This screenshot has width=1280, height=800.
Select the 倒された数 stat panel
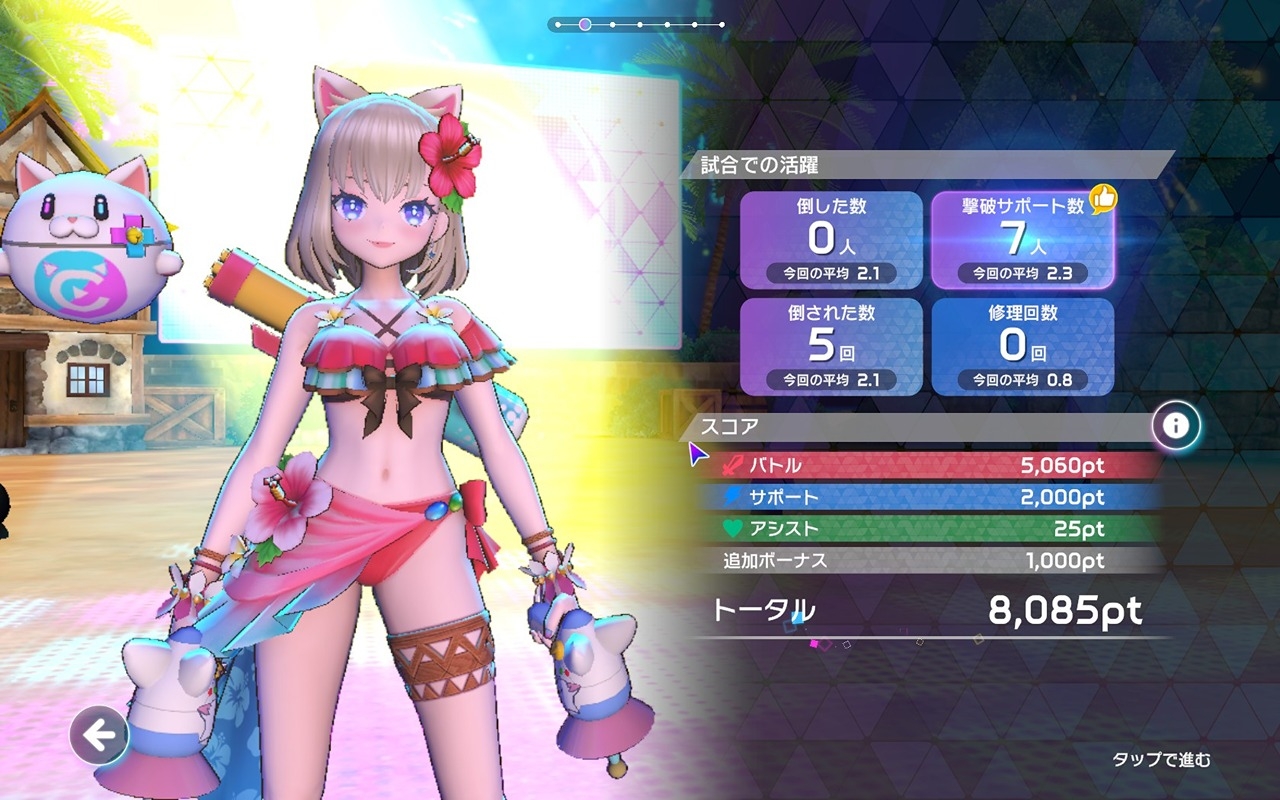click(x=831, y=346)
